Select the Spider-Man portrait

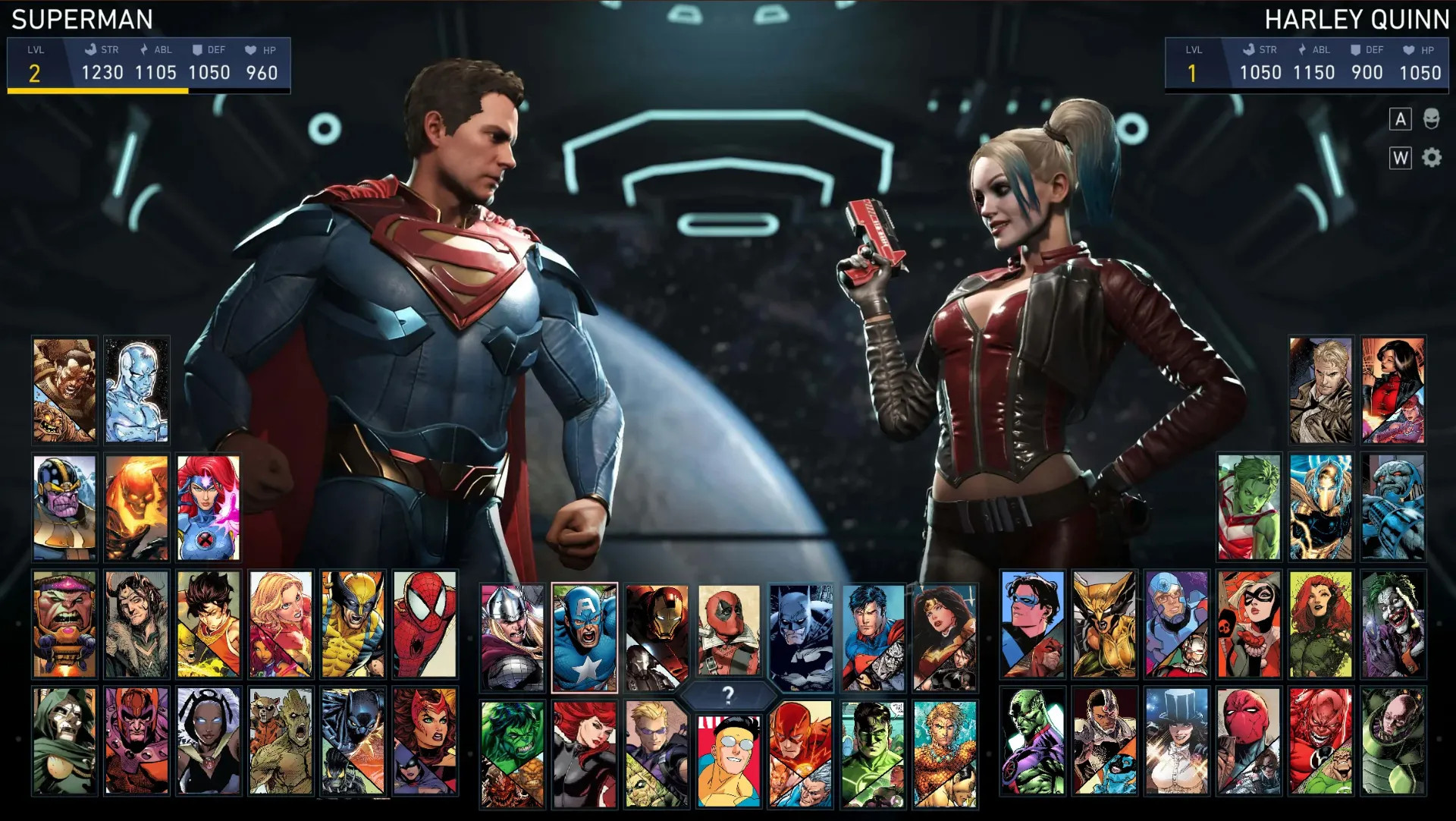[x=425, y=624]
